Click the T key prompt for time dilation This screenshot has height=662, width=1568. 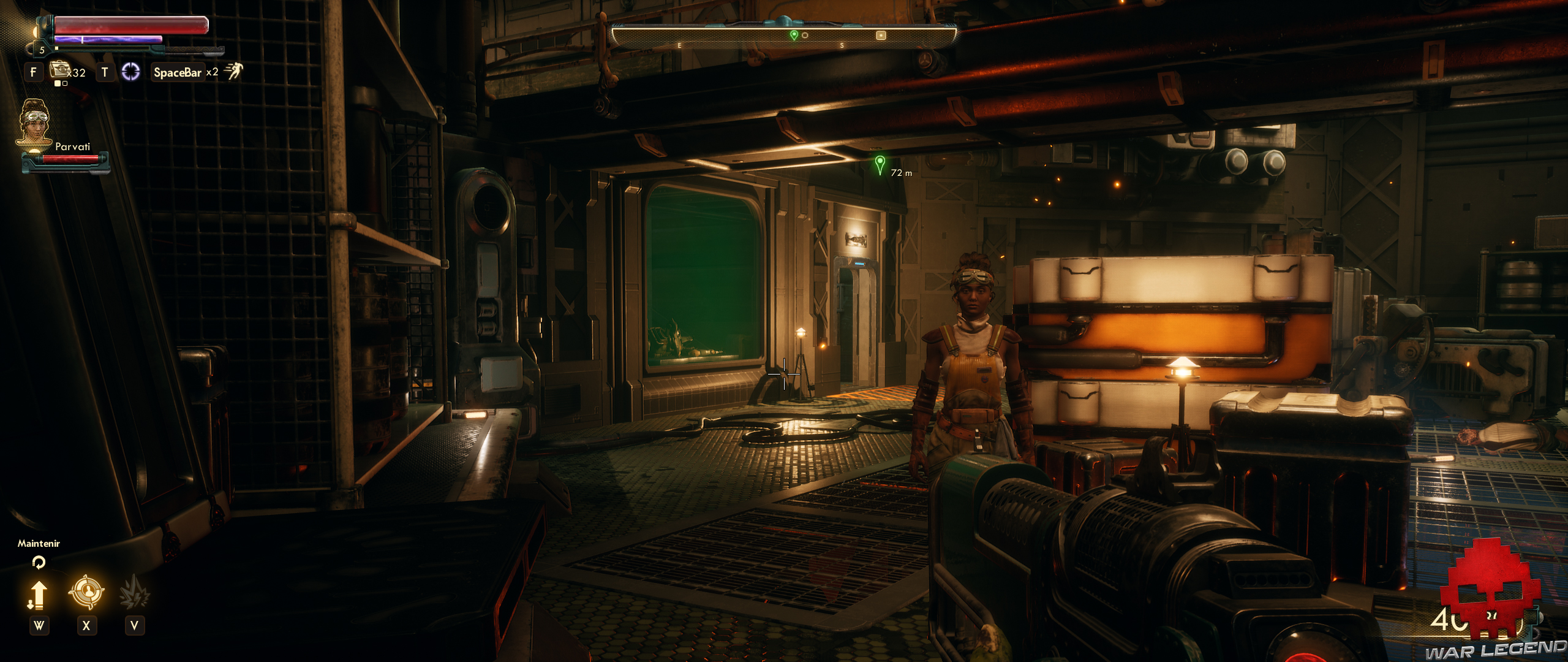pyautogui.click(x=104, y=72)
